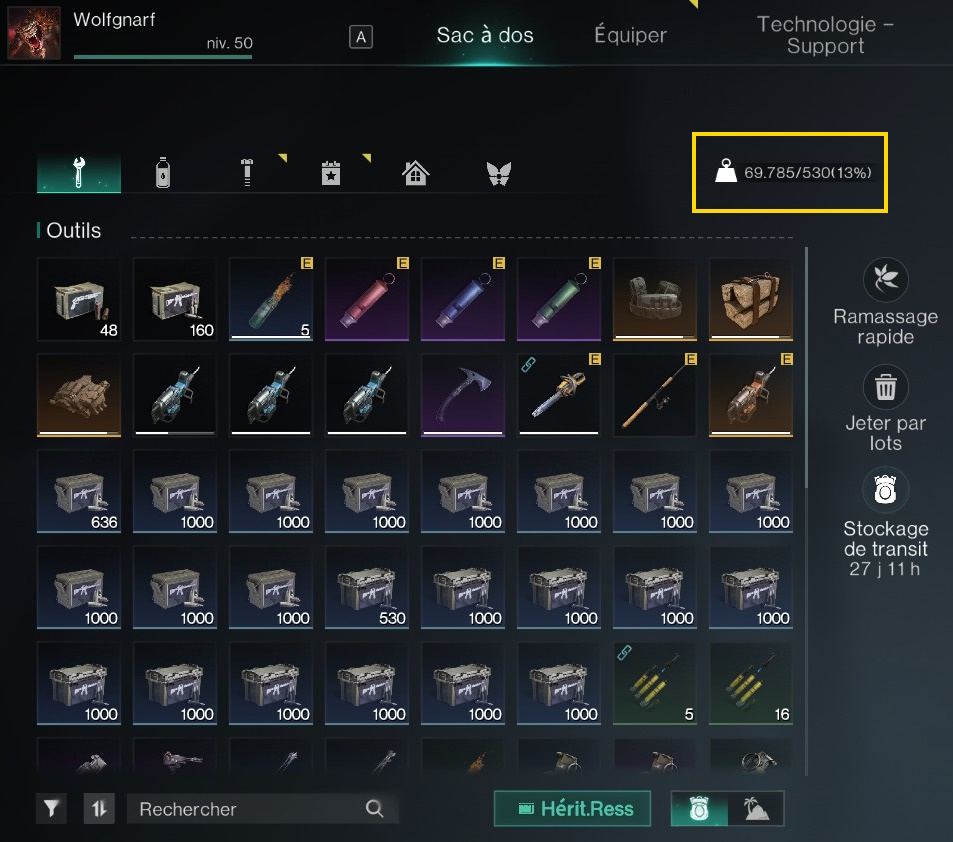Choose the wrench tools category

pyautogui.click(x=79, y=173)
